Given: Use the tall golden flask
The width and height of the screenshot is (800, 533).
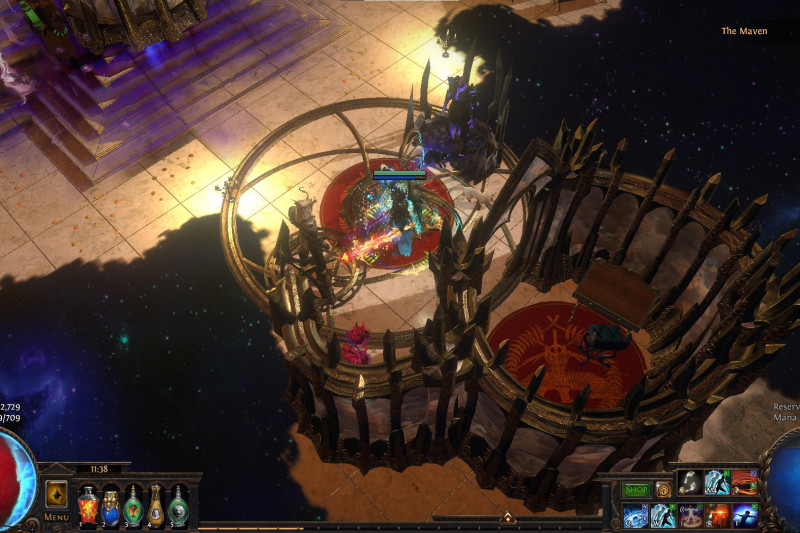Looking at the screenshot, I should click(156, 505).
